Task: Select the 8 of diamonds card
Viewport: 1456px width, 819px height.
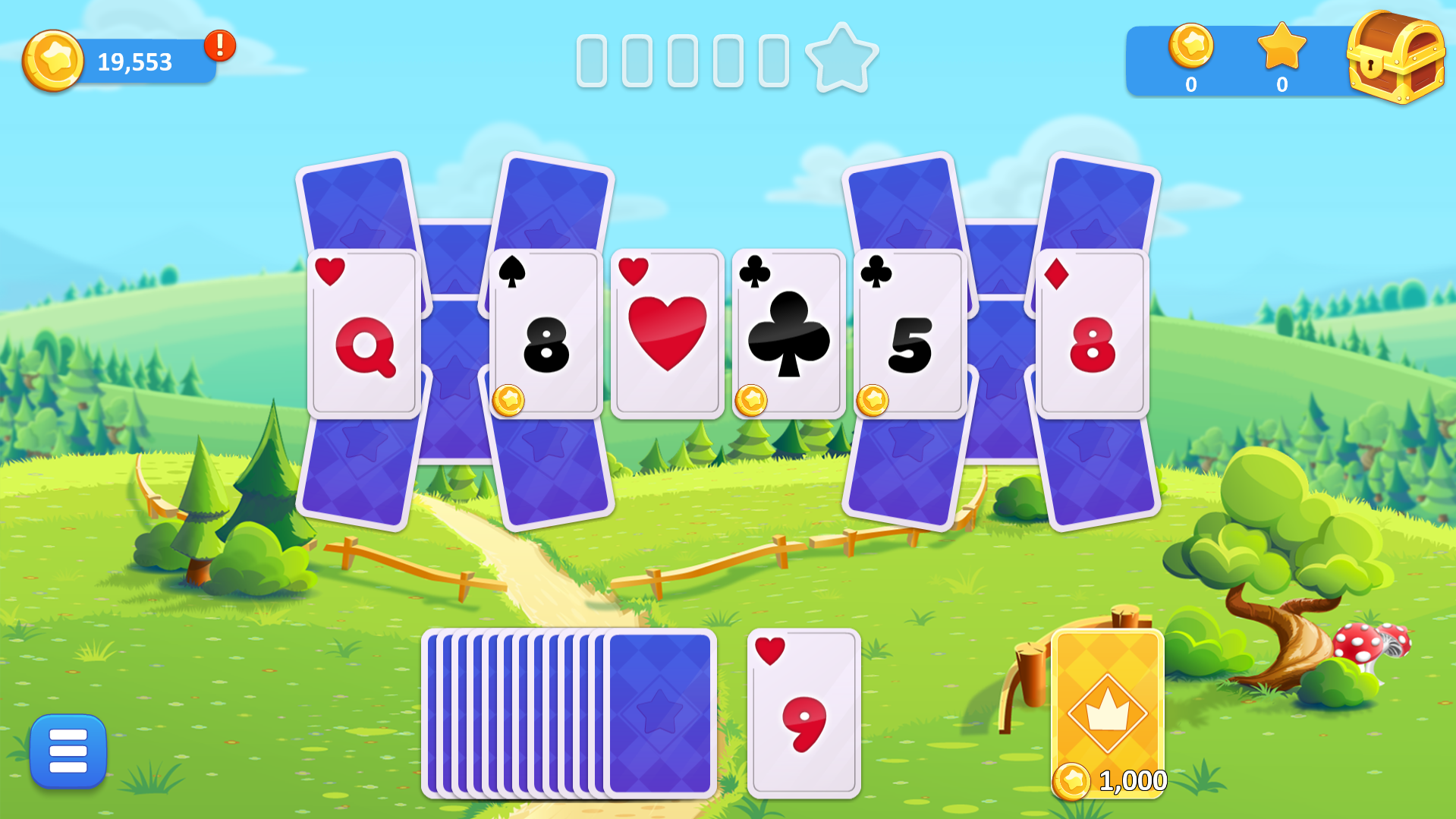Action: [x=1093, y=332]
